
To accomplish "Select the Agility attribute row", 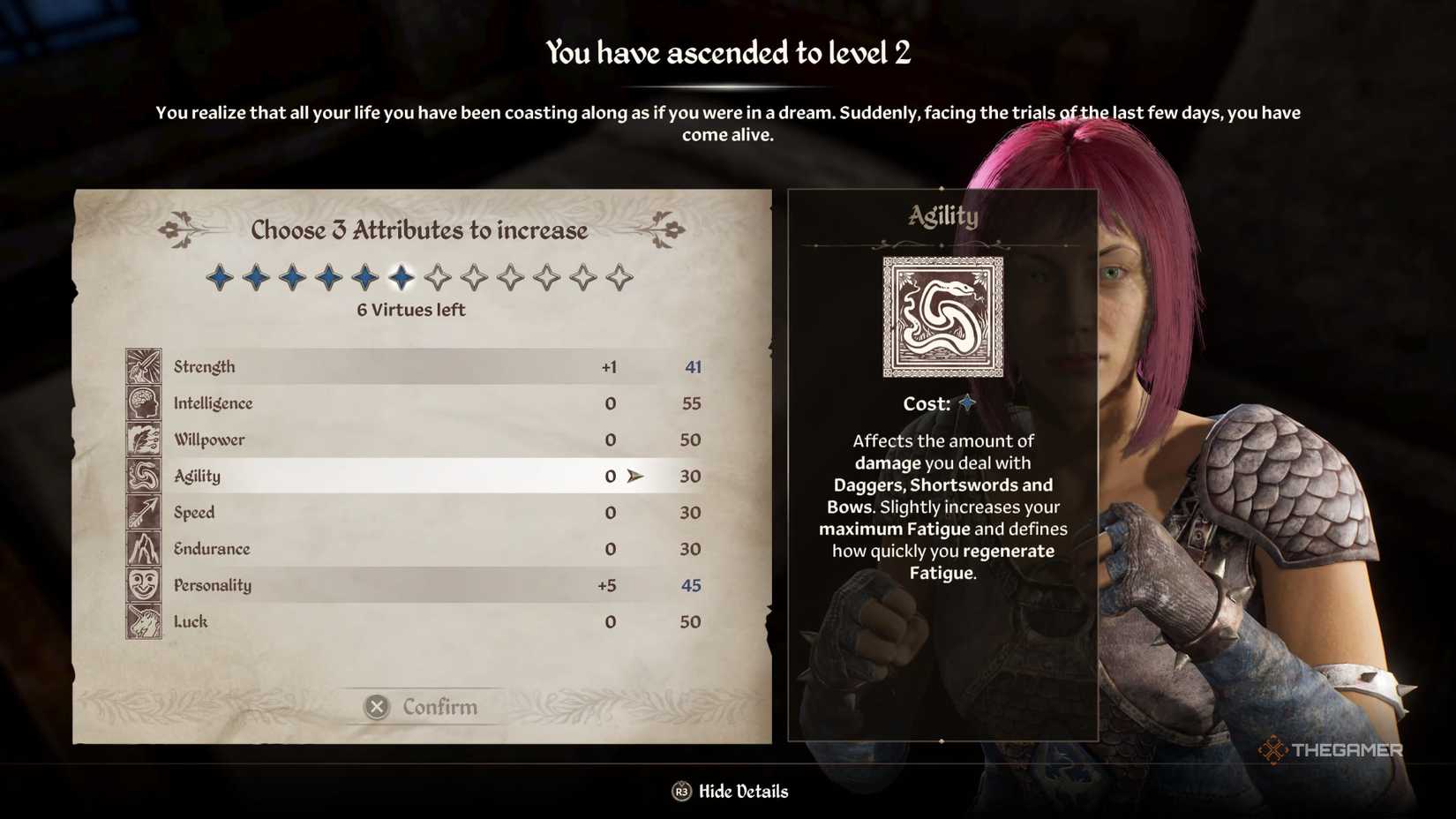I will (x=397, y=475).
